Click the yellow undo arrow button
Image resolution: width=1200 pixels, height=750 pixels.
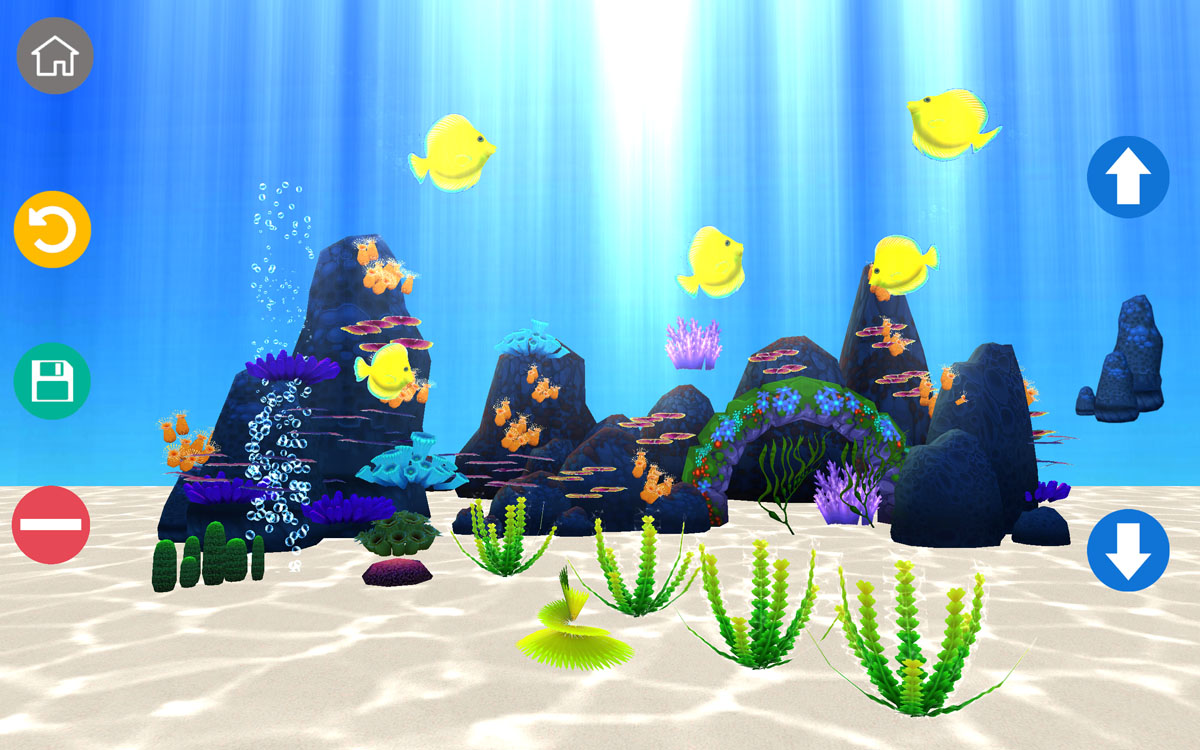coord(52,229)
